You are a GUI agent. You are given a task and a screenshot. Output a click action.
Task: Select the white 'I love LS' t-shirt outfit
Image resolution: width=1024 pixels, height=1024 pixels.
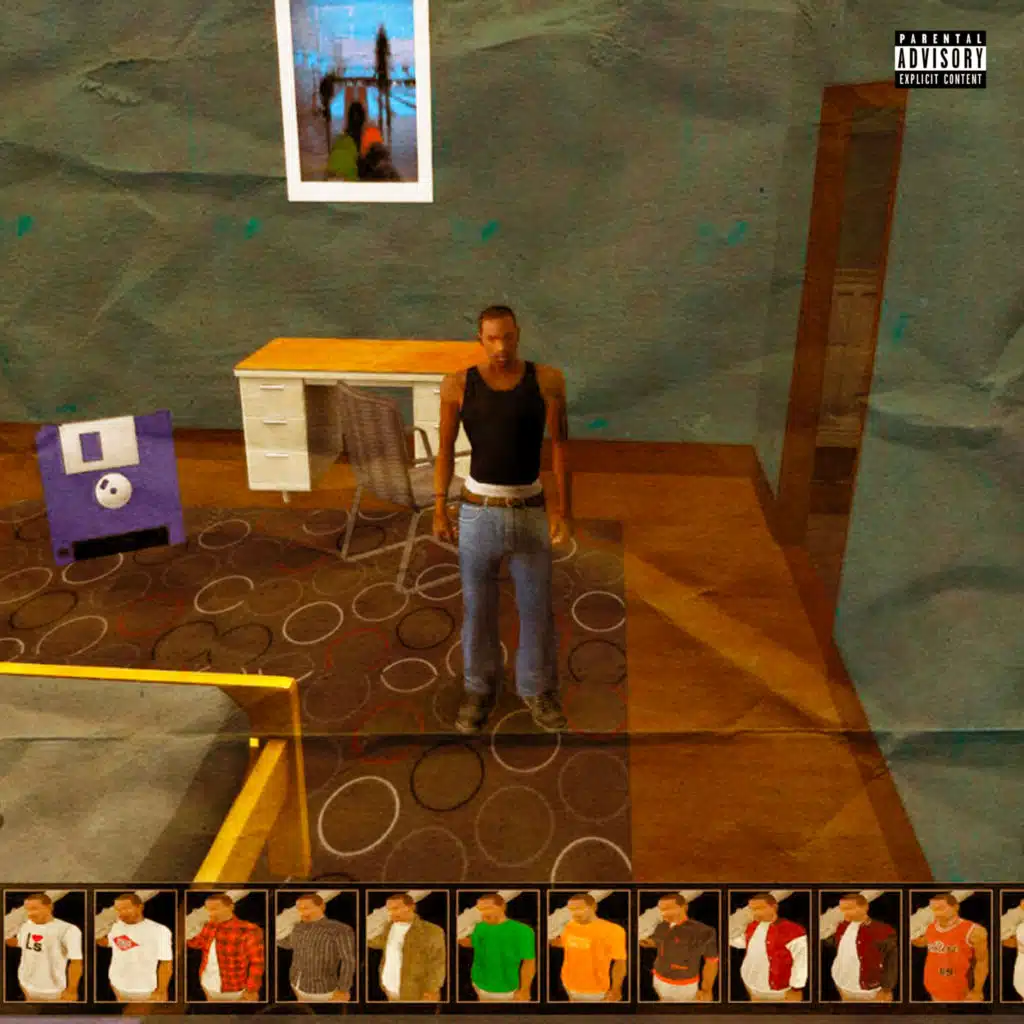[43, 945]
